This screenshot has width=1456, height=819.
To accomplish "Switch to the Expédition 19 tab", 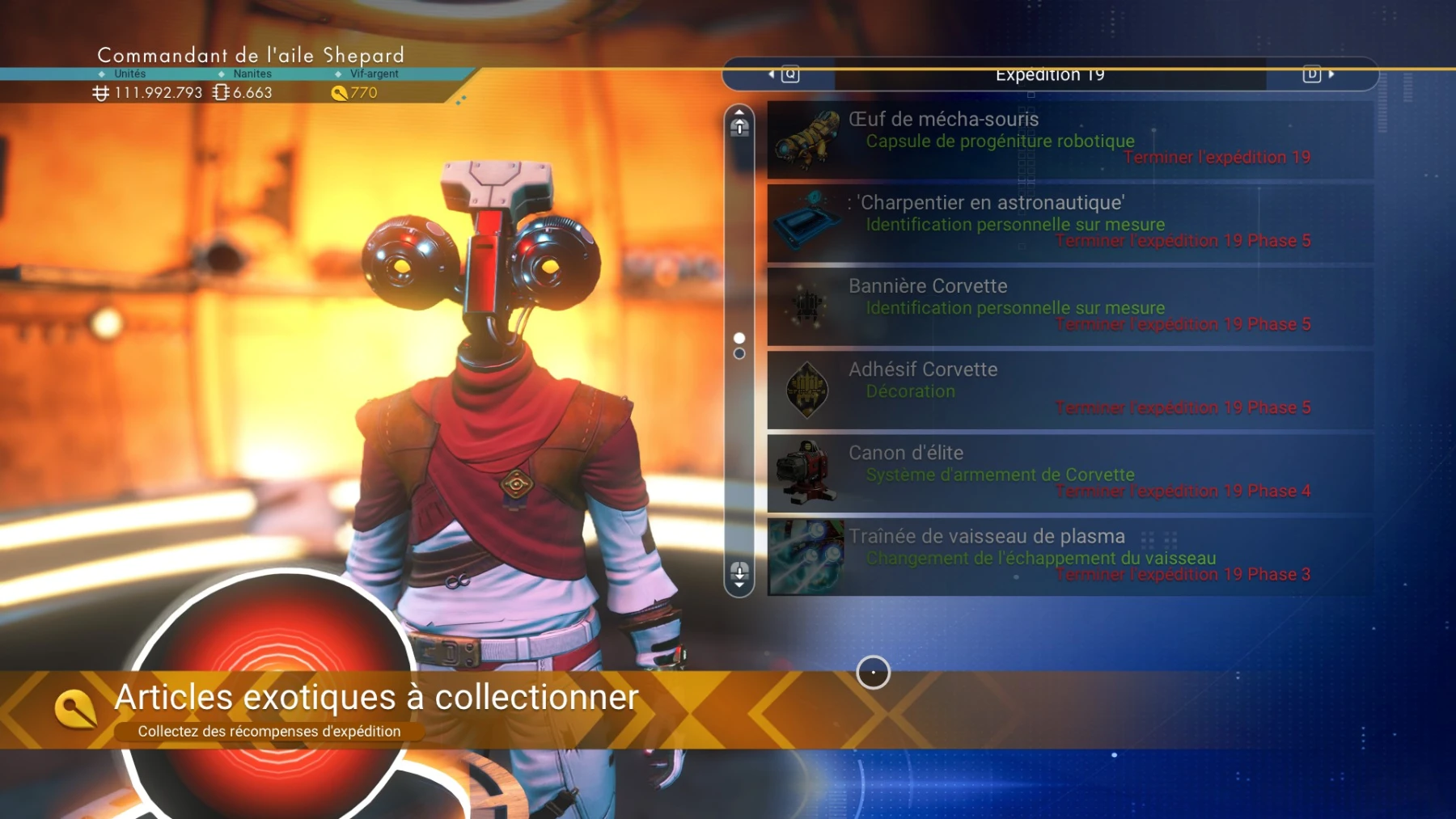I will (x=1049, y=73).
